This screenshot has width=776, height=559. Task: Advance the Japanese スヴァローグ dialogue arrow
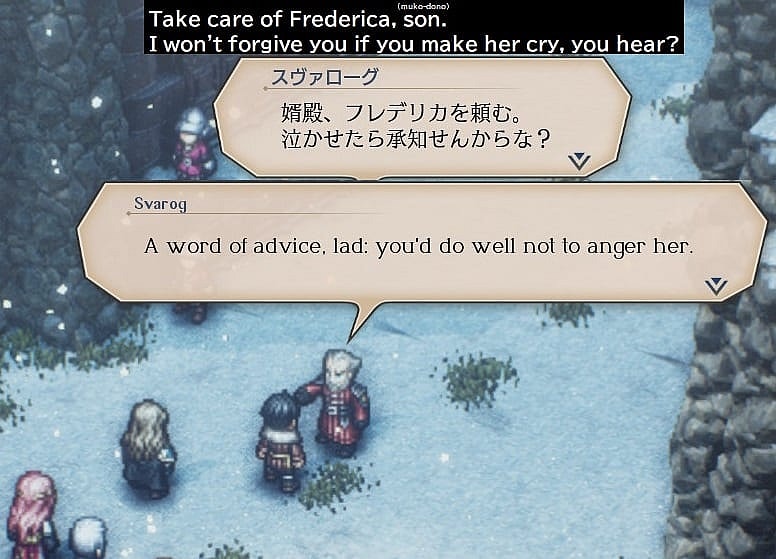pyautogui.click(x=579, y=161)
